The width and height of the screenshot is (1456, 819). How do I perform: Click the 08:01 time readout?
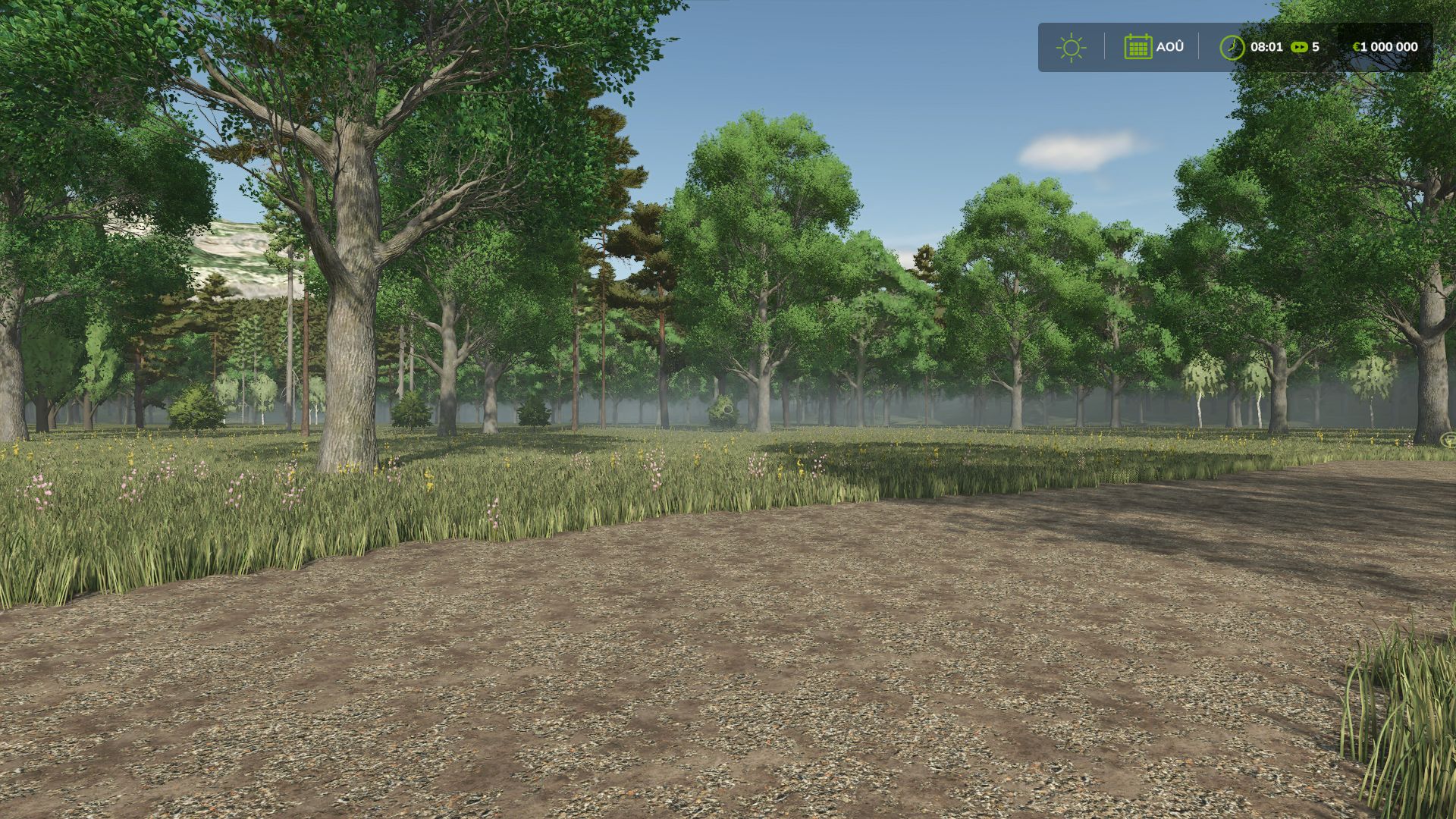[1267, 47]
